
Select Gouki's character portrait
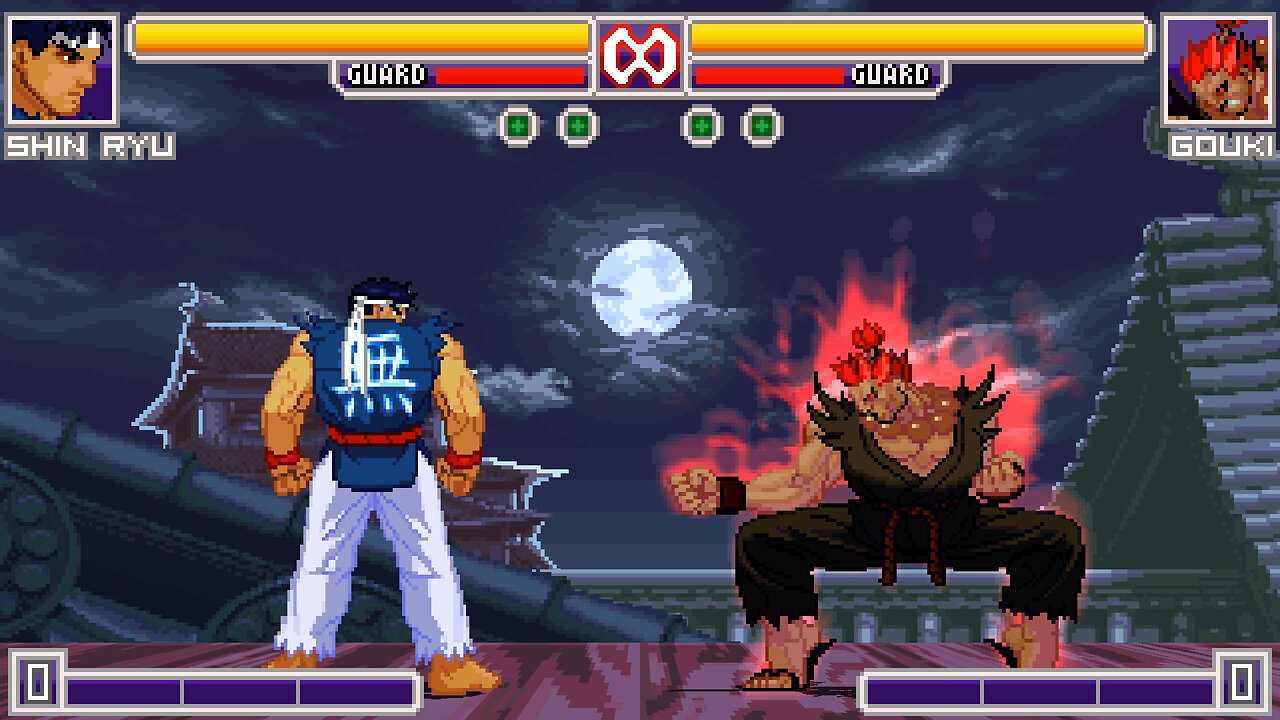[1217, 70]
